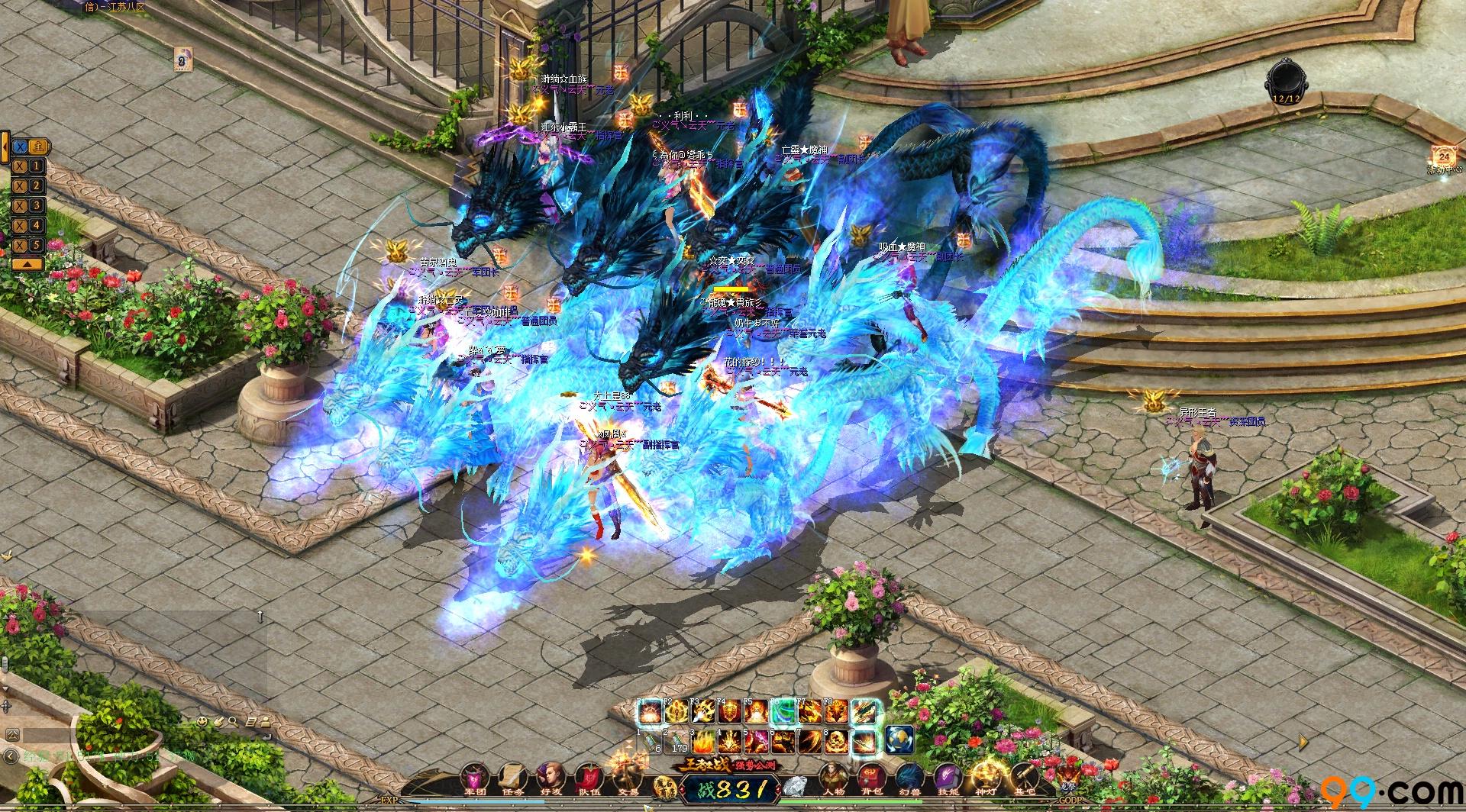Open the 军团 legion menu
Viewport: 1466px width, 812px height.
pos(474,779)
